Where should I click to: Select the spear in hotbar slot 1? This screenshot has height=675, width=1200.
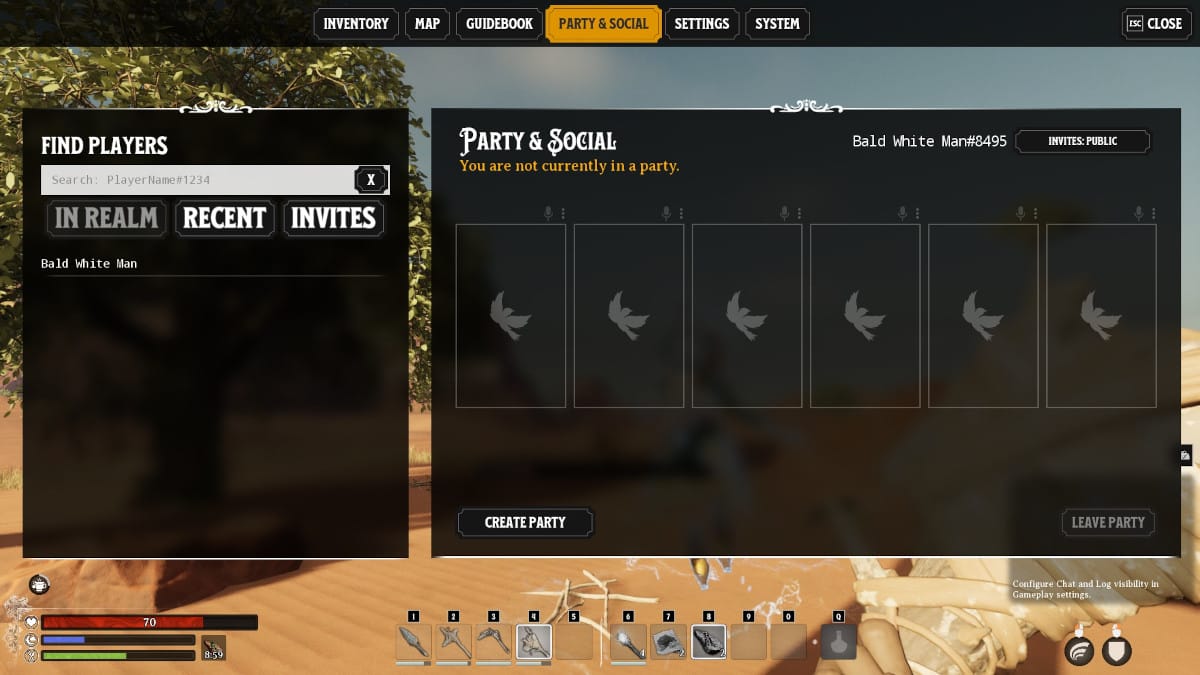pyautogui.click(x=413, y=641)
